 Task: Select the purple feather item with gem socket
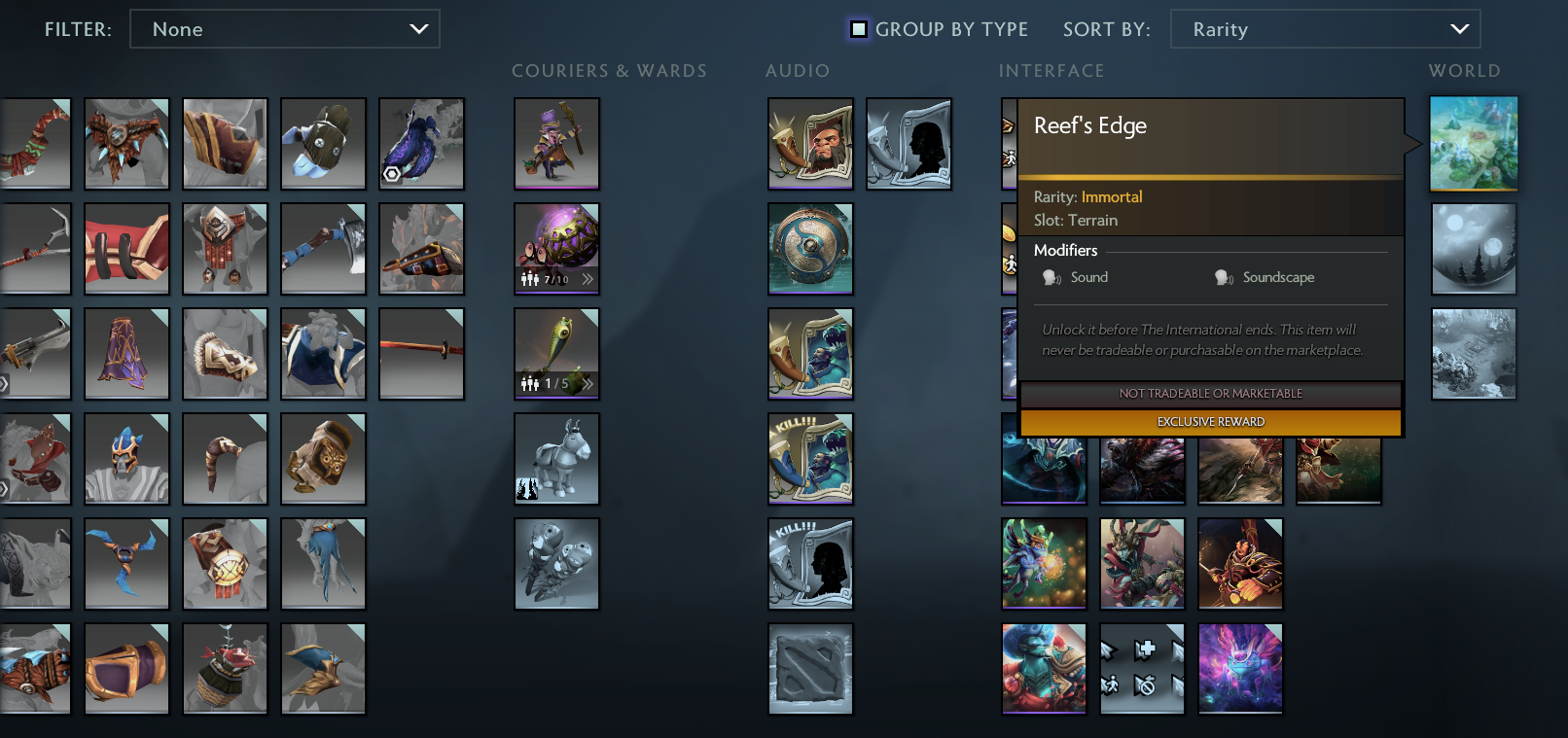[422, 143]
